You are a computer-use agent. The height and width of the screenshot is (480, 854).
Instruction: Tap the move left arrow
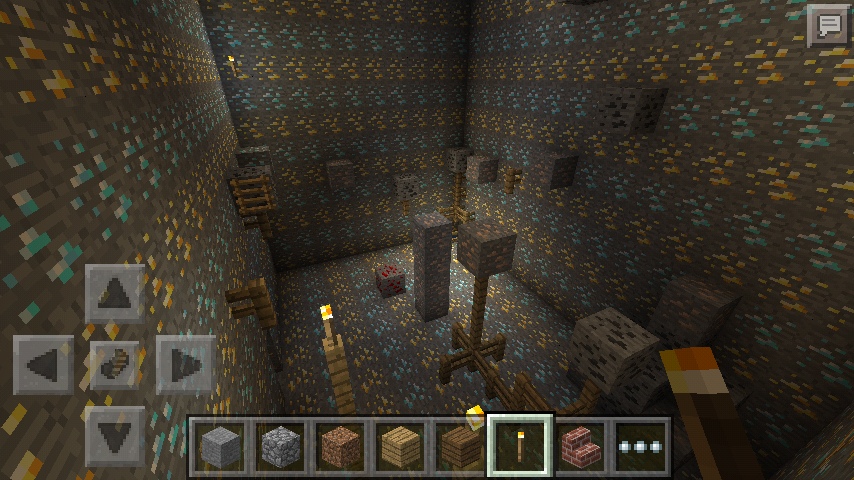(x=43, y=364)
